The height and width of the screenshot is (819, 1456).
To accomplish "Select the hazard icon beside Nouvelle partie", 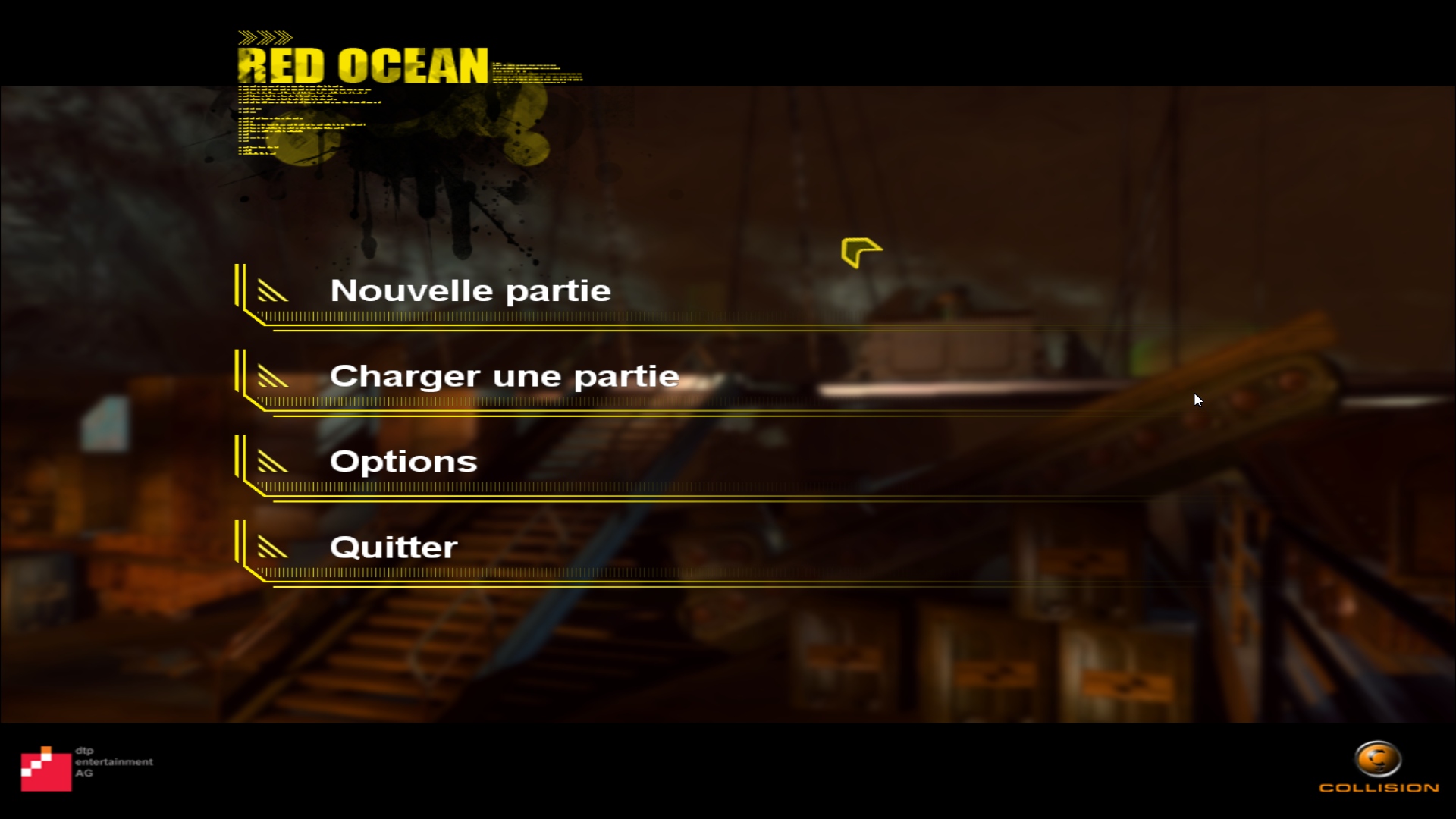I will (273, 291).
